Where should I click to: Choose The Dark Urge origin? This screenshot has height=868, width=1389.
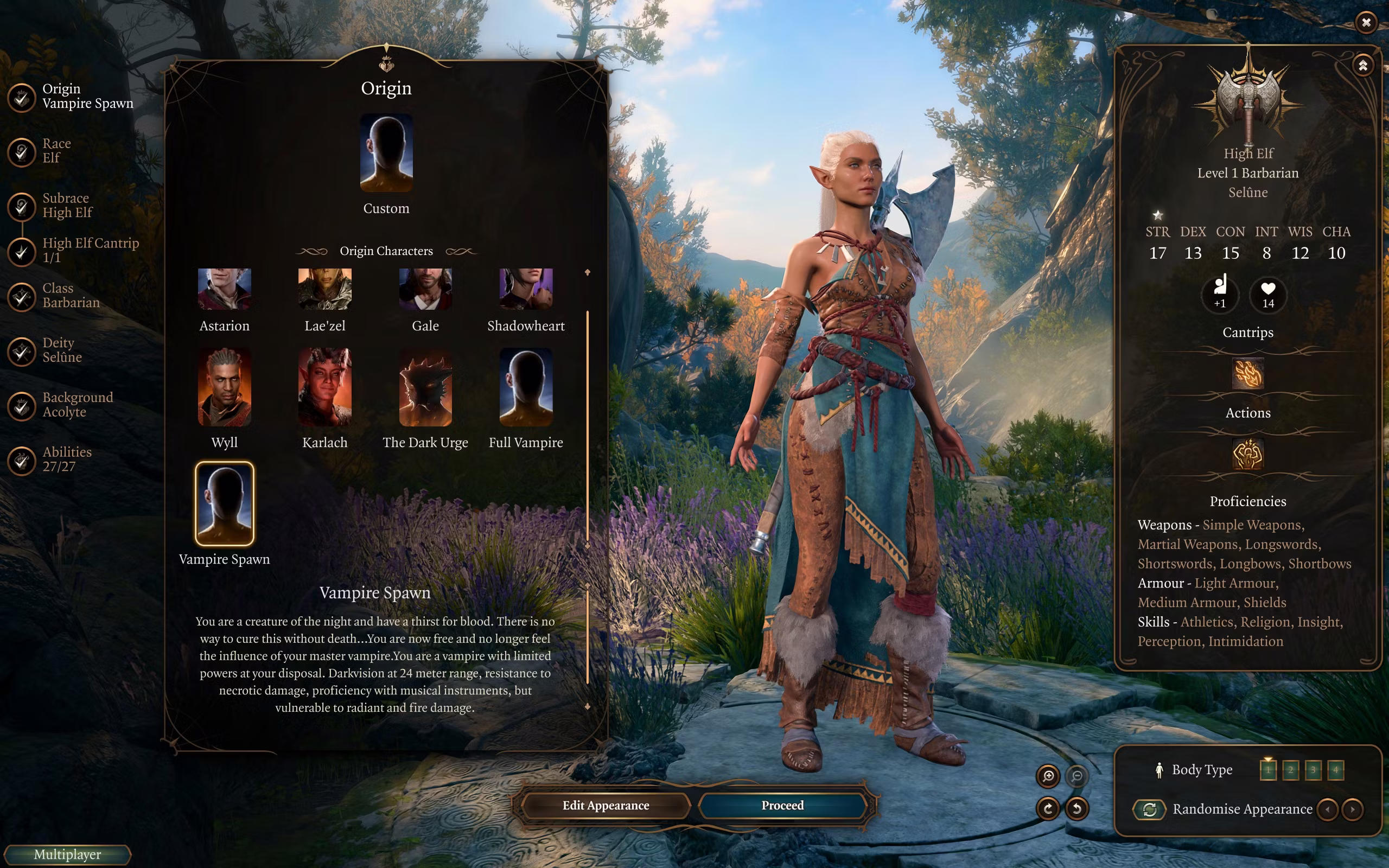coord(425,387)
